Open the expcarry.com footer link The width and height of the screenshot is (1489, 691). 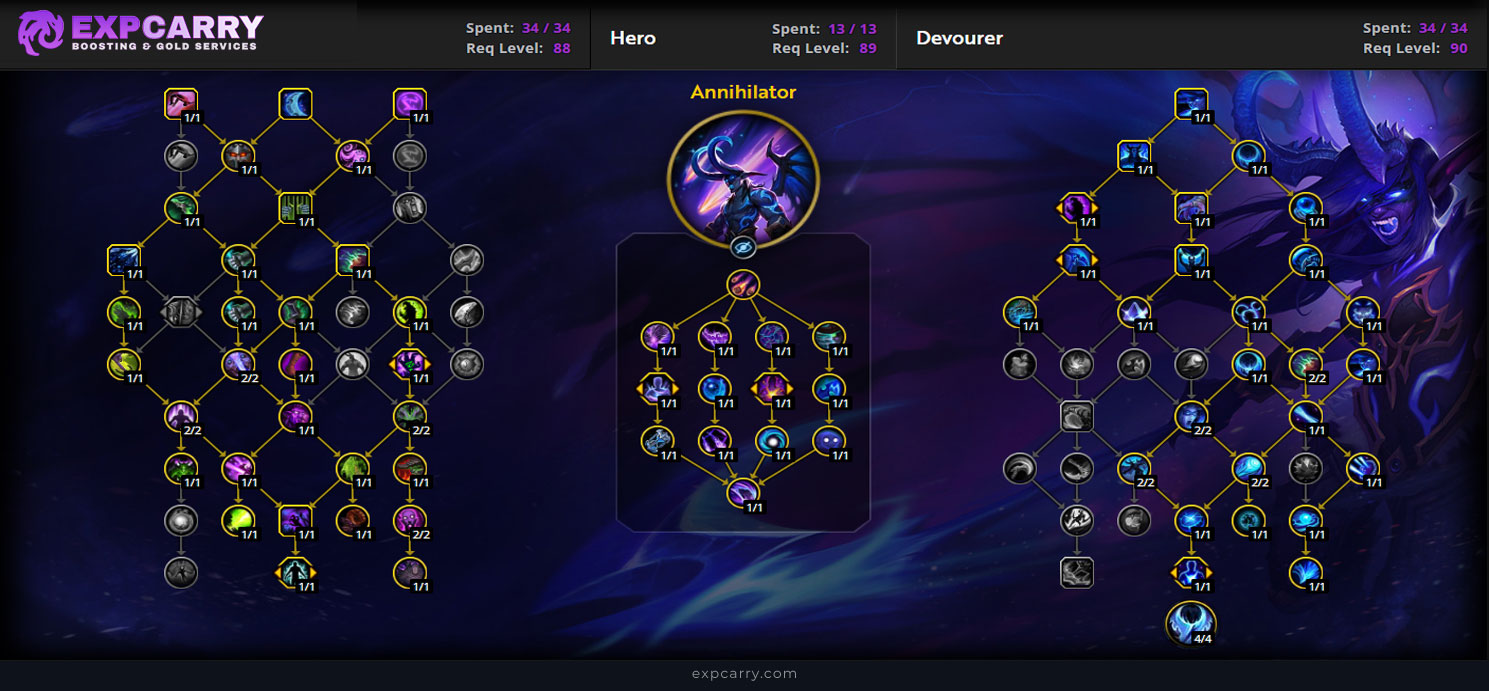(x=744, y=674)
